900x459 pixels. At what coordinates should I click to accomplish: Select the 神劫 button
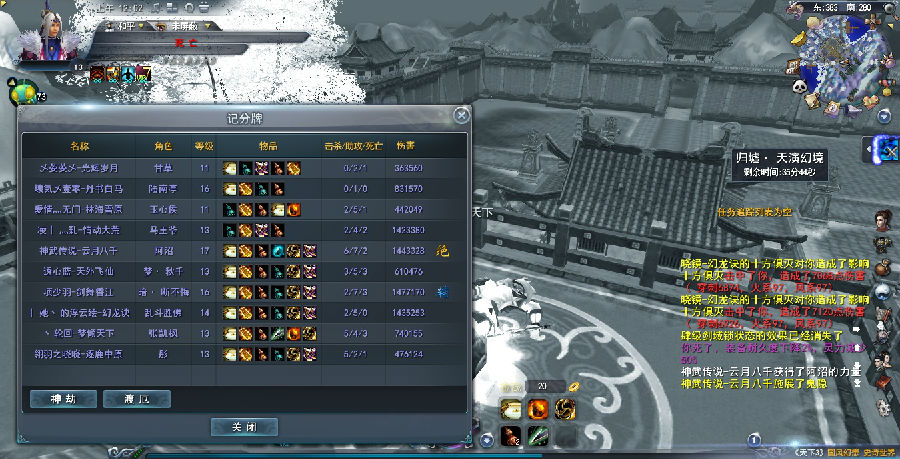62,399
